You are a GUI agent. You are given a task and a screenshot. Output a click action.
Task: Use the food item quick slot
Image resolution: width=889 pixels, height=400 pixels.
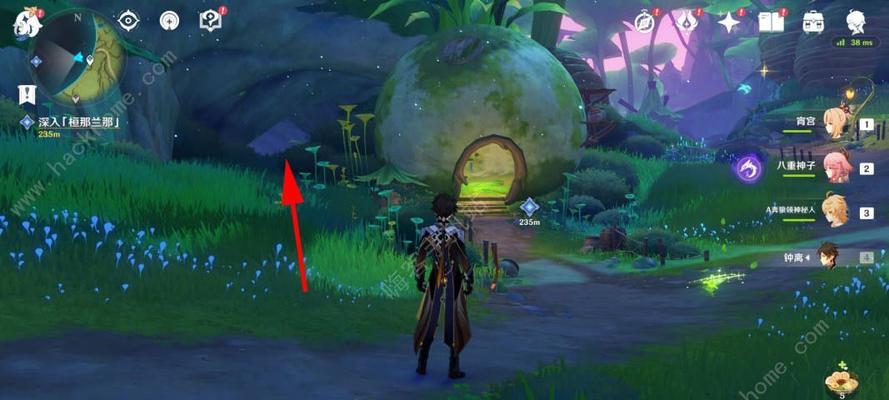pos(840,380)
